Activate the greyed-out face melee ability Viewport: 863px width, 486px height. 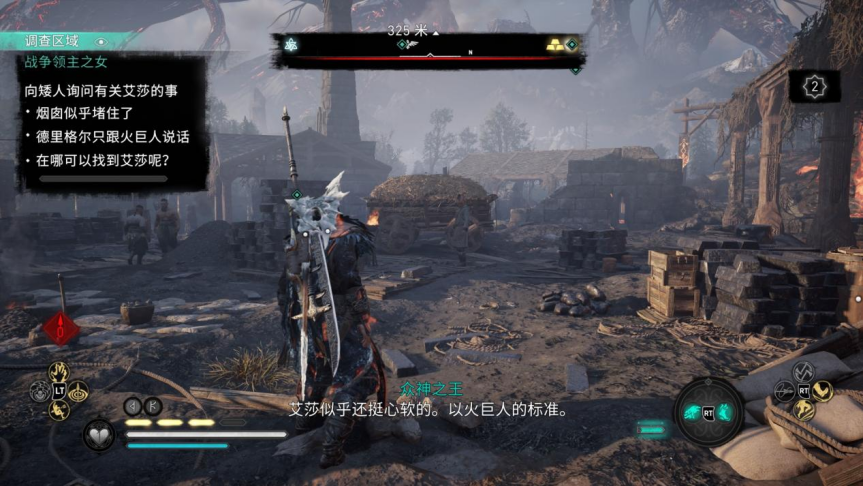[38, 391]
